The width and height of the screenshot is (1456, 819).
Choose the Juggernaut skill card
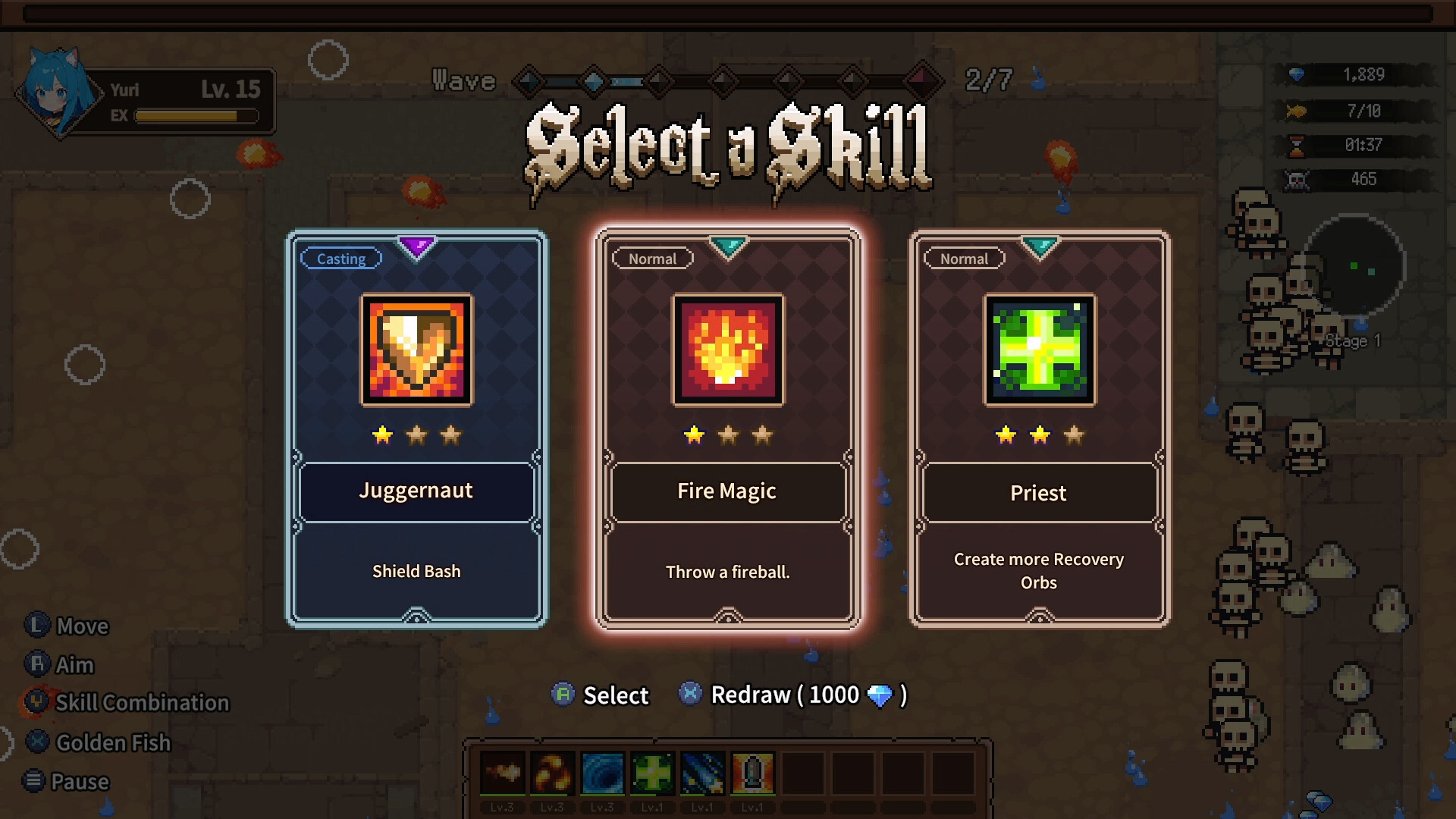(x=416, y=429)
